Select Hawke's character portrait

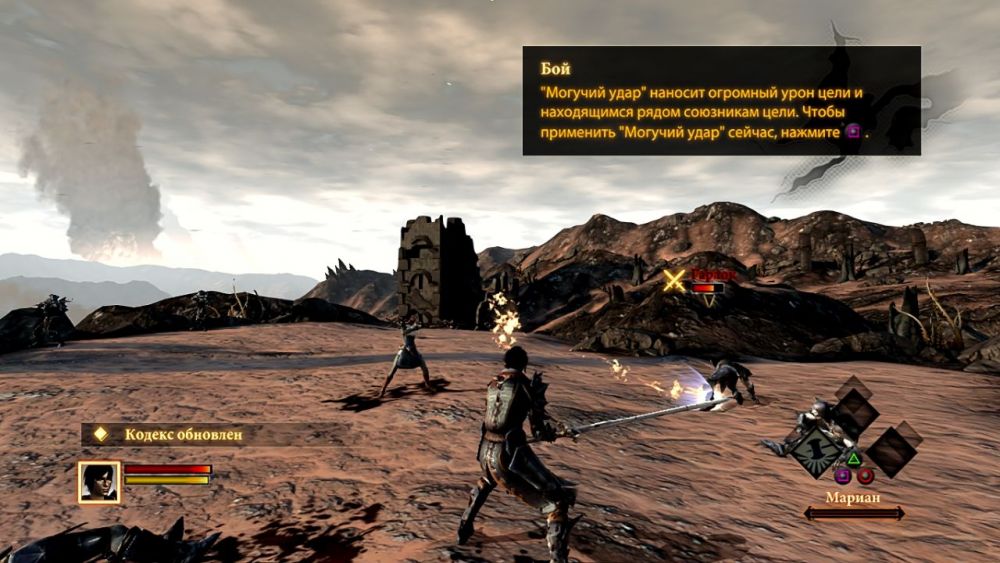(x=99, y=481)
